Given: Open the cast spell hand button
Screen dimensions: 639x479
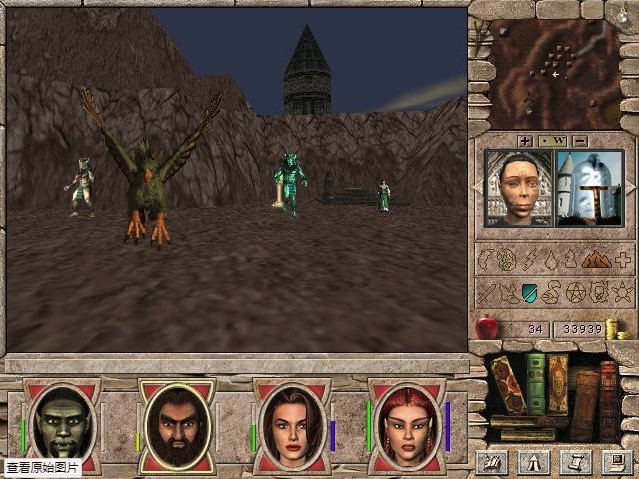Looking at the screenshot, I should (x=491, y=461).
